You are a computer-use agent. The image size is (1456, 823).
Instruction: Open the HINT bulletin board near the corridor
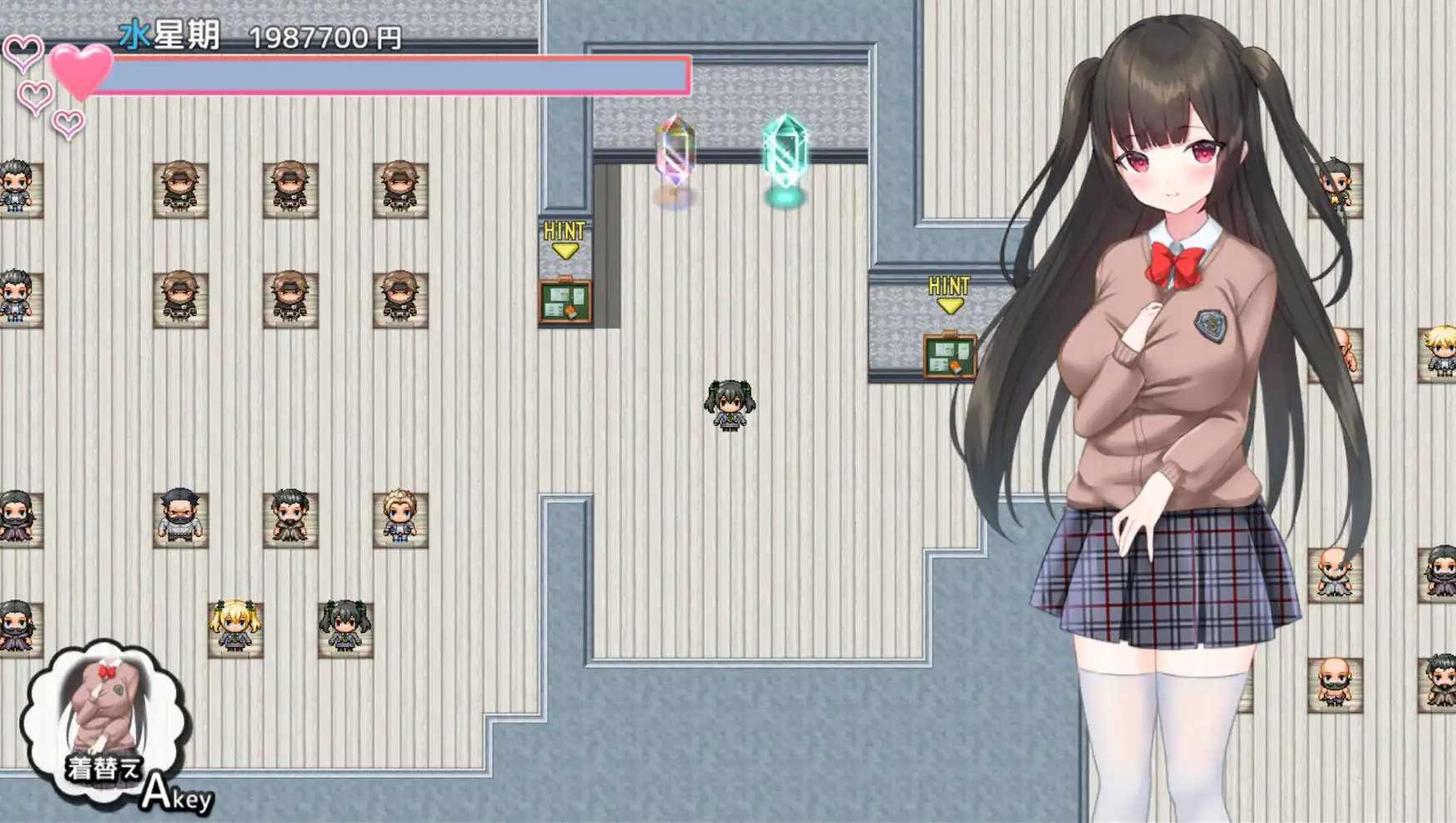pyautogui.click(x=564, y=300)
